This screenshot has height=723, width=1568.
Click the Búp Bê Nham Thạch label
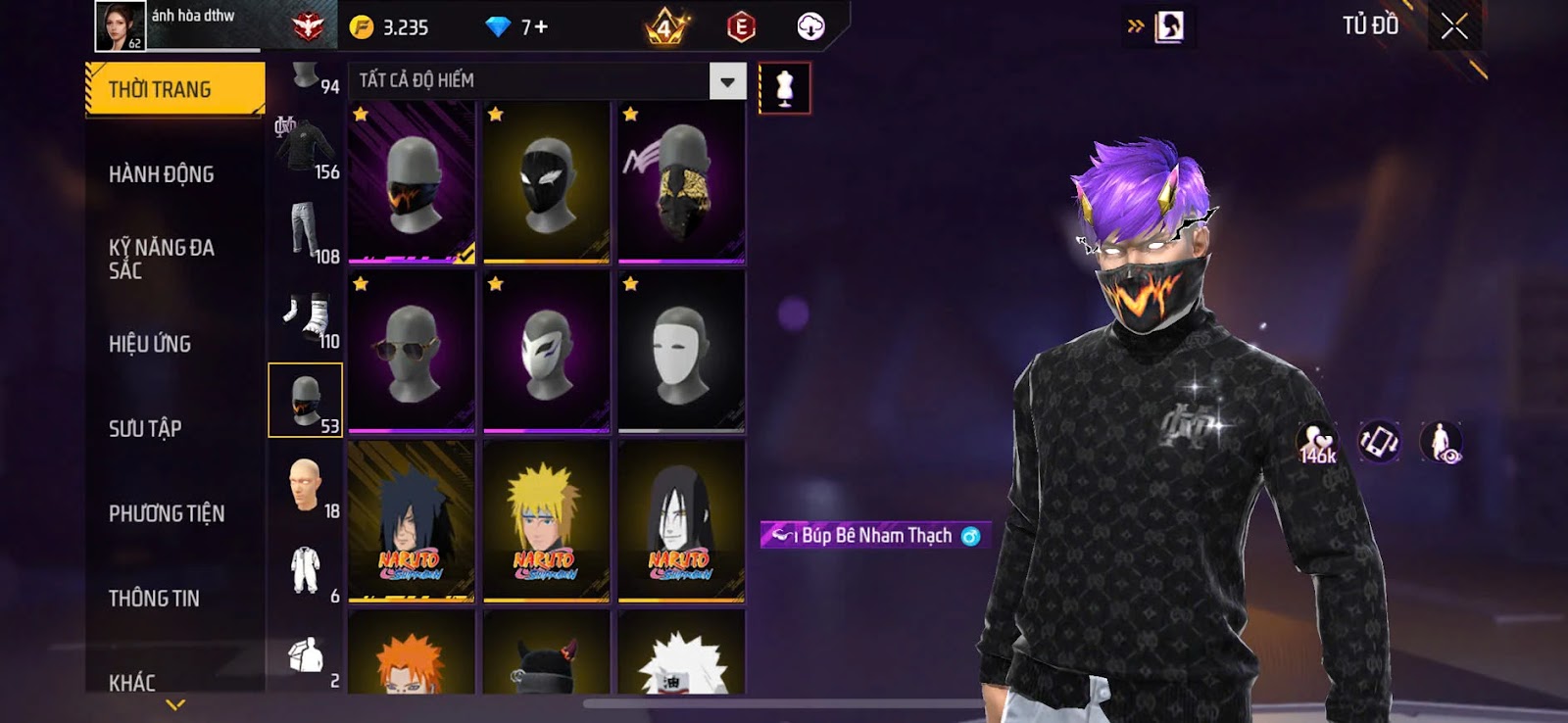(875, 535)
